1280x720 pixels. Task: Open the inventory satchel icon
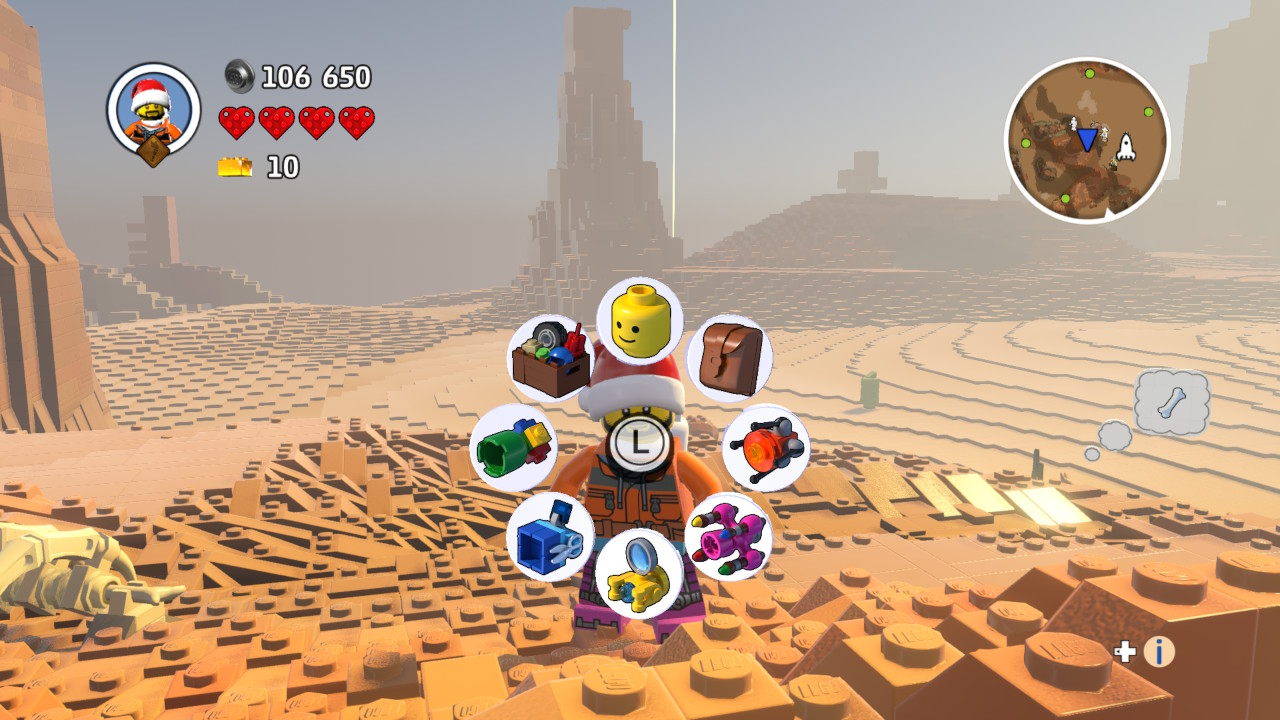pos(728,356)
